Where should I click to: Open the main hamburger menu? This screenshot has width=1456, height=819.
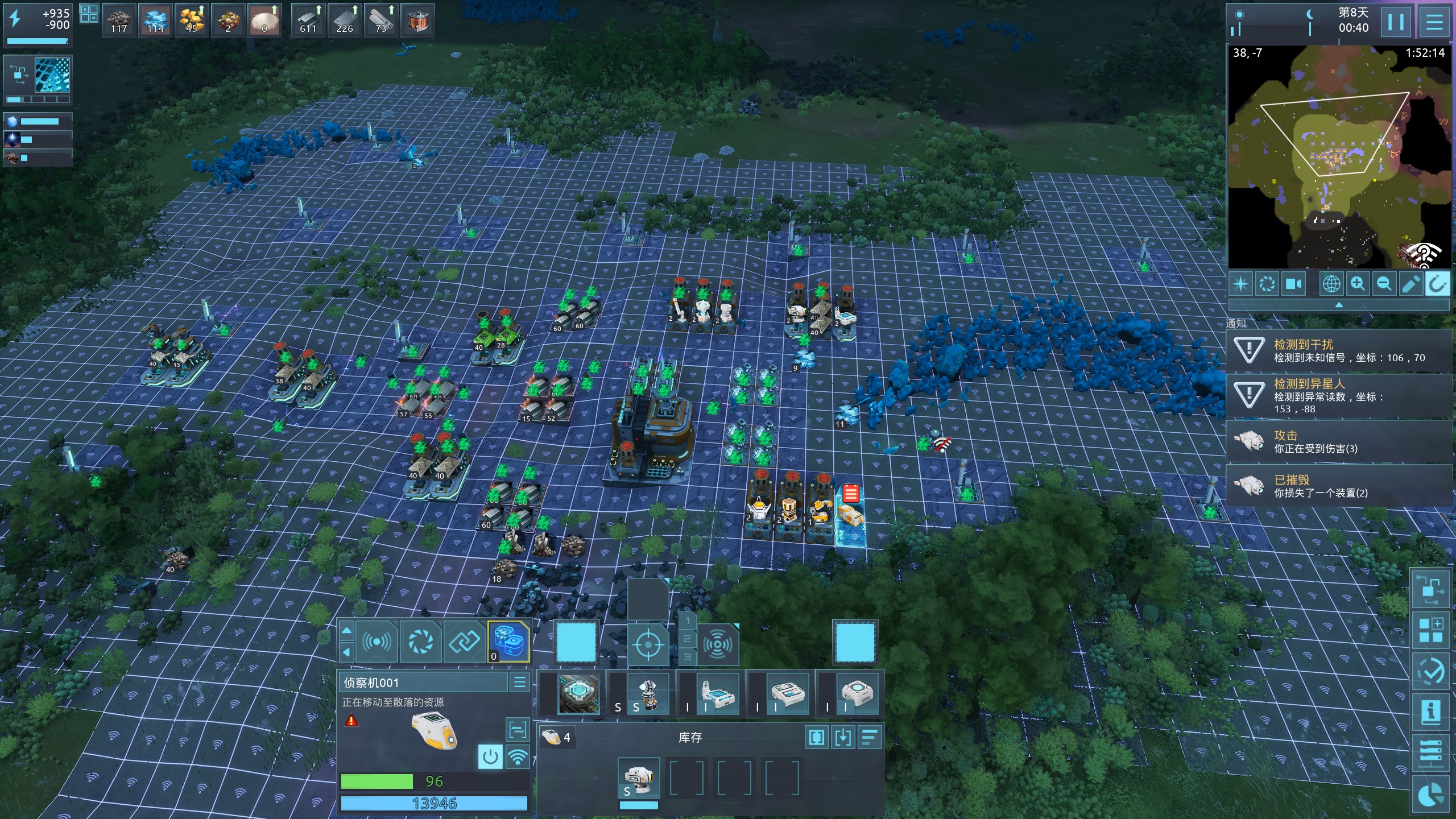click(x=1434, y=23)
